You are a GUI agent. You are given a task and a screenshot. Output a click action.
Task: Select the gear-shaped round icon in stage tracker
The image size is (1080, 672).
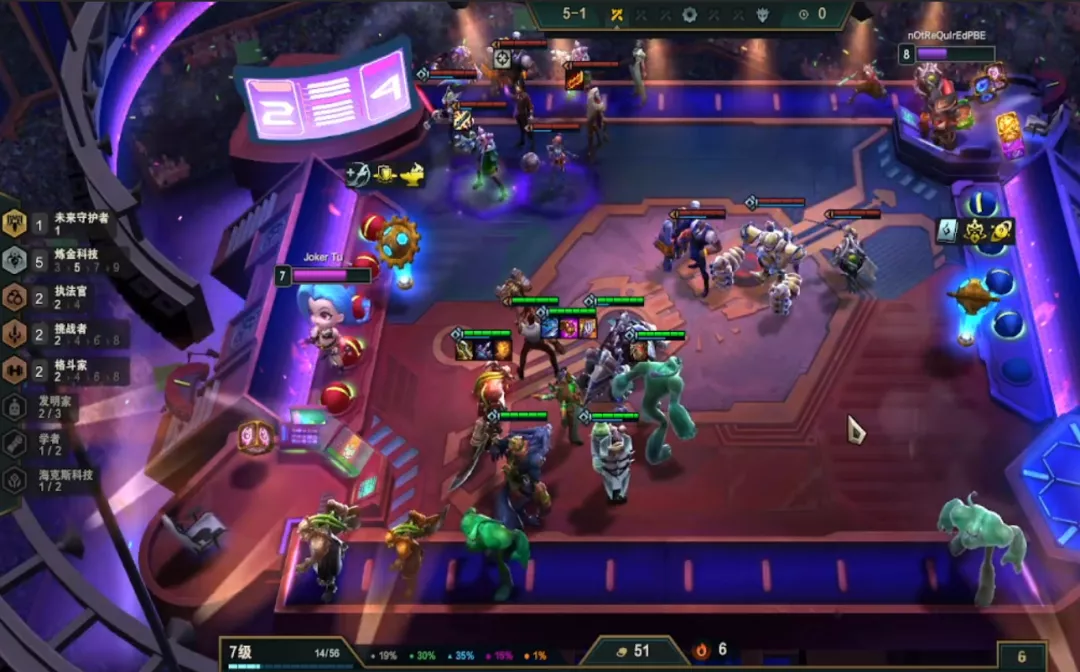(x=689, y=15)
